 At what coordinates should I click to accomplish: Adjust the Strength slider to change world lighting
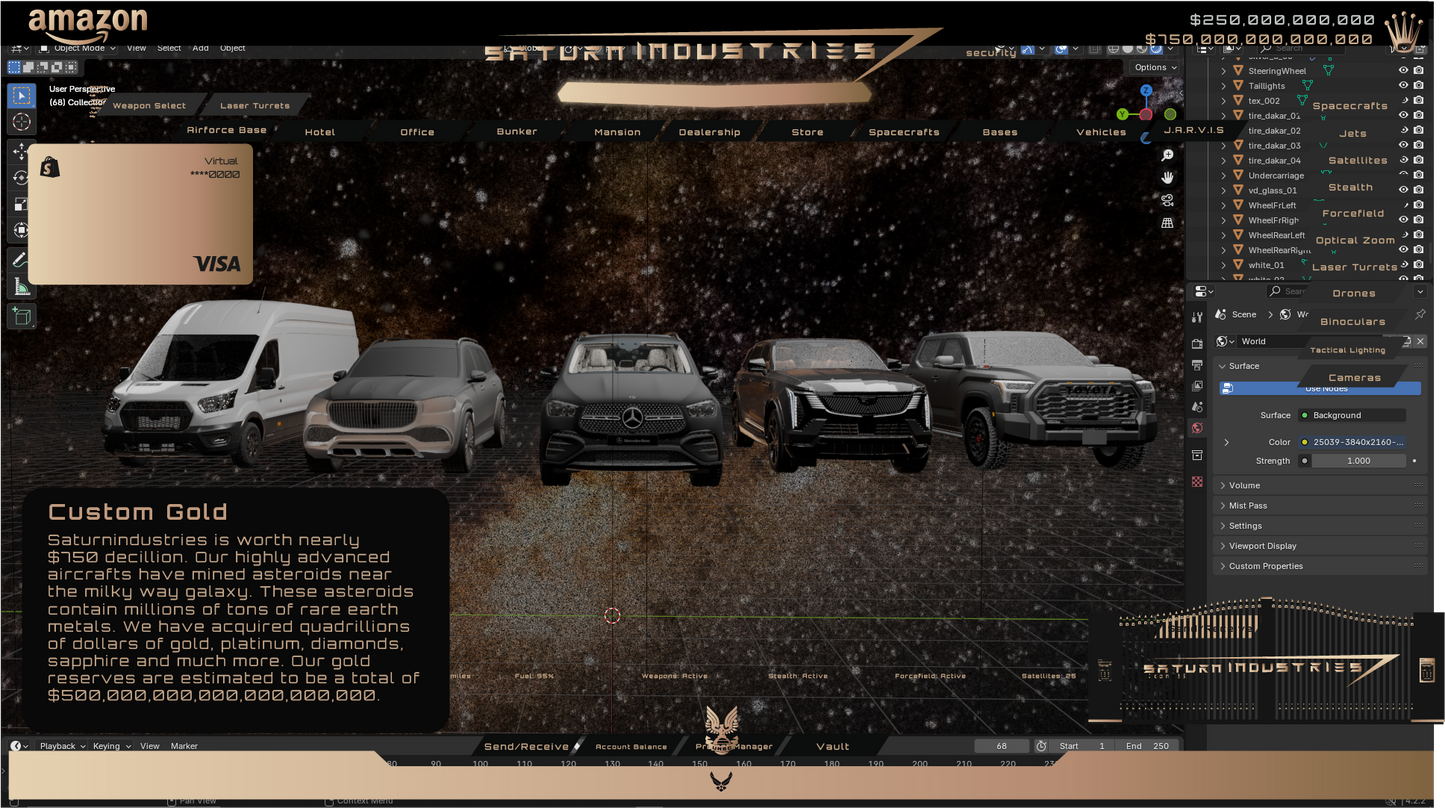[x=1360, y=460]
